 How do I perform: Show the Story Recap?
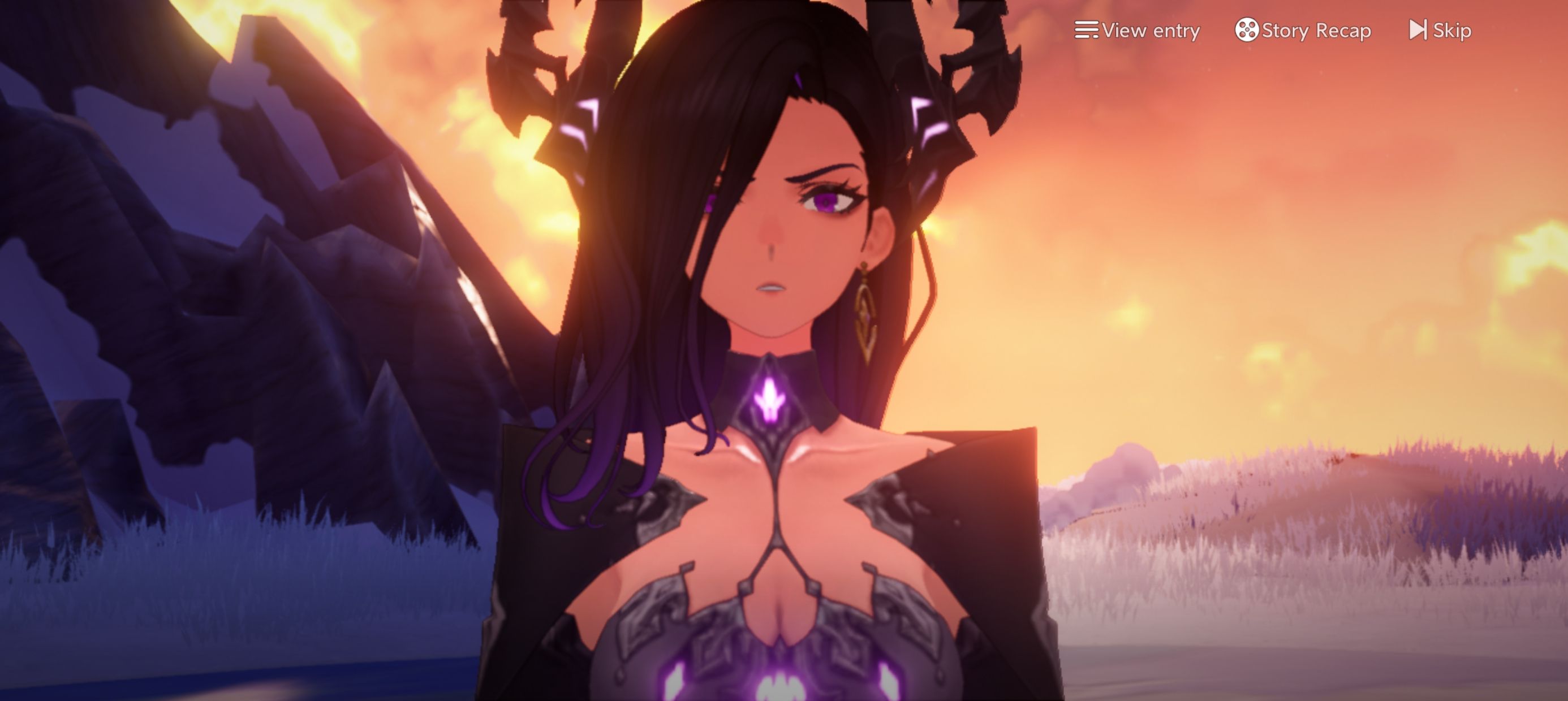pos(1303,30)
